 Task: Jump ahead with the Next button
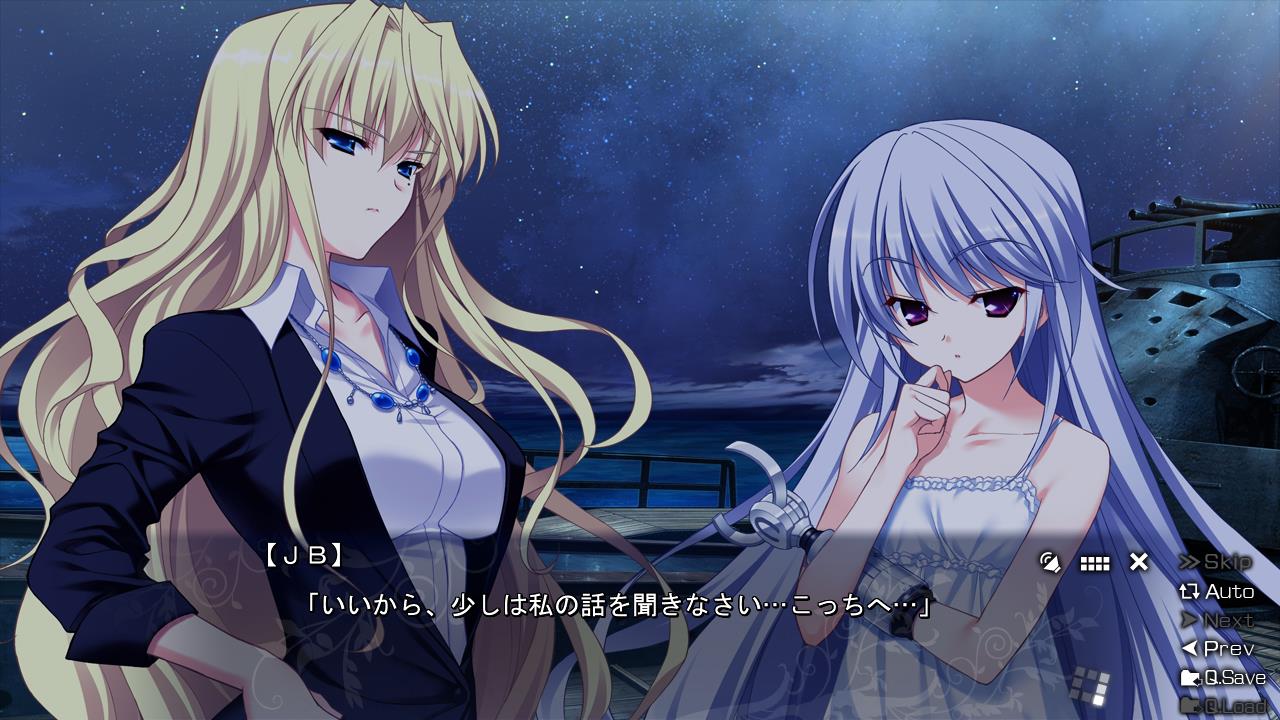(1216, 621)
